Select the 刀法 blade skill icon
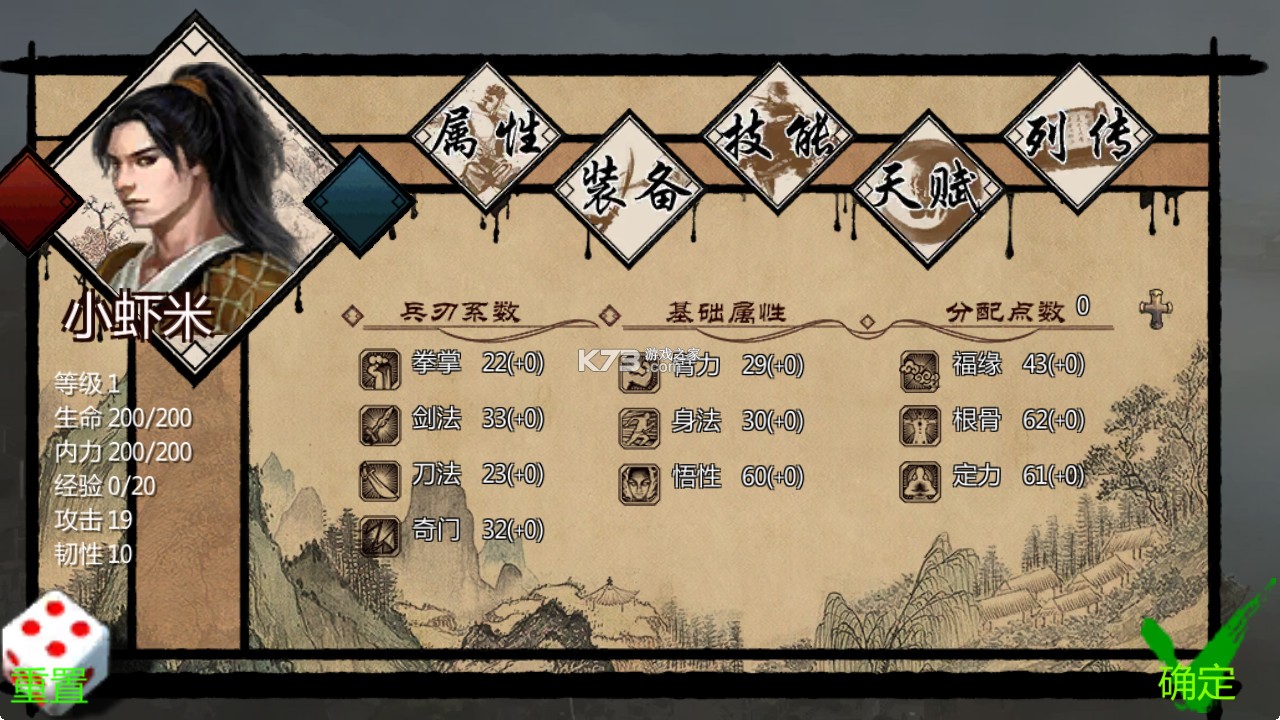This screenshot has height=720, width=1280. (x=378, y=478)
